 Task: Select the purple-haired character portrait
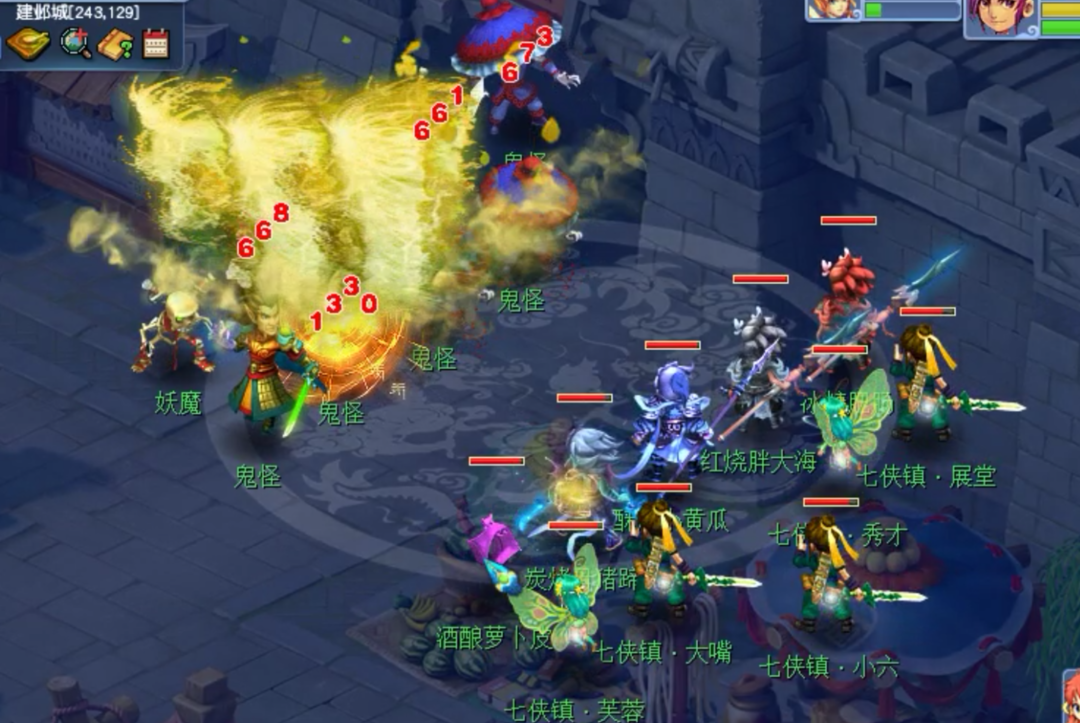1002,18
